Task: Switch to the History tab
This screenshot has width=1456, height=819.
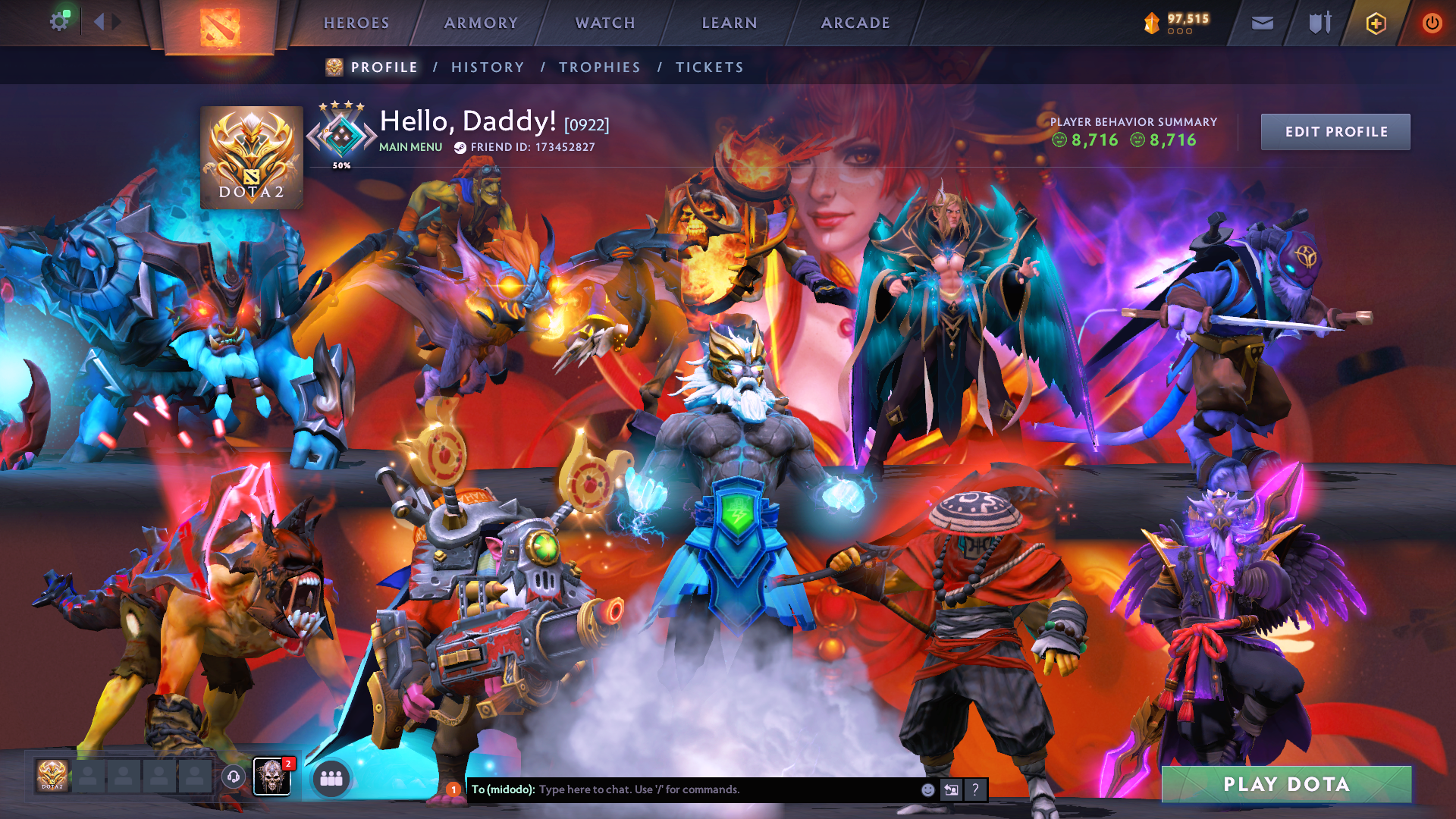Action: (488, 67)
